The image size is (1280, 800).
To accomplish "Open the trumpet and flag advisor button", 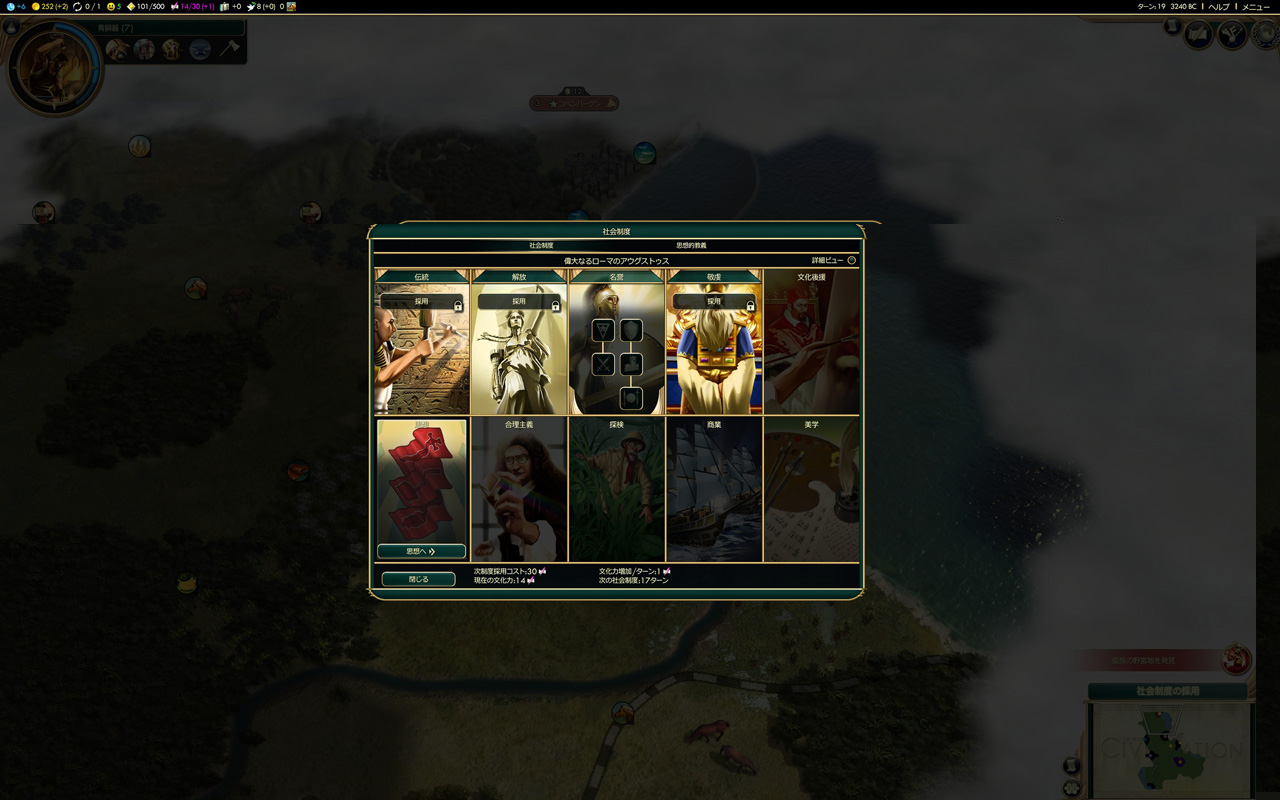I will point(1233,36).
